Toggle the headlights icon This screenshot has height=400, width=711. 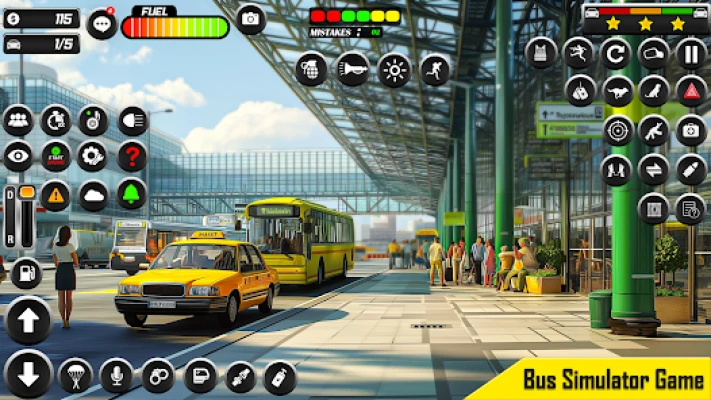click(132, 121)
